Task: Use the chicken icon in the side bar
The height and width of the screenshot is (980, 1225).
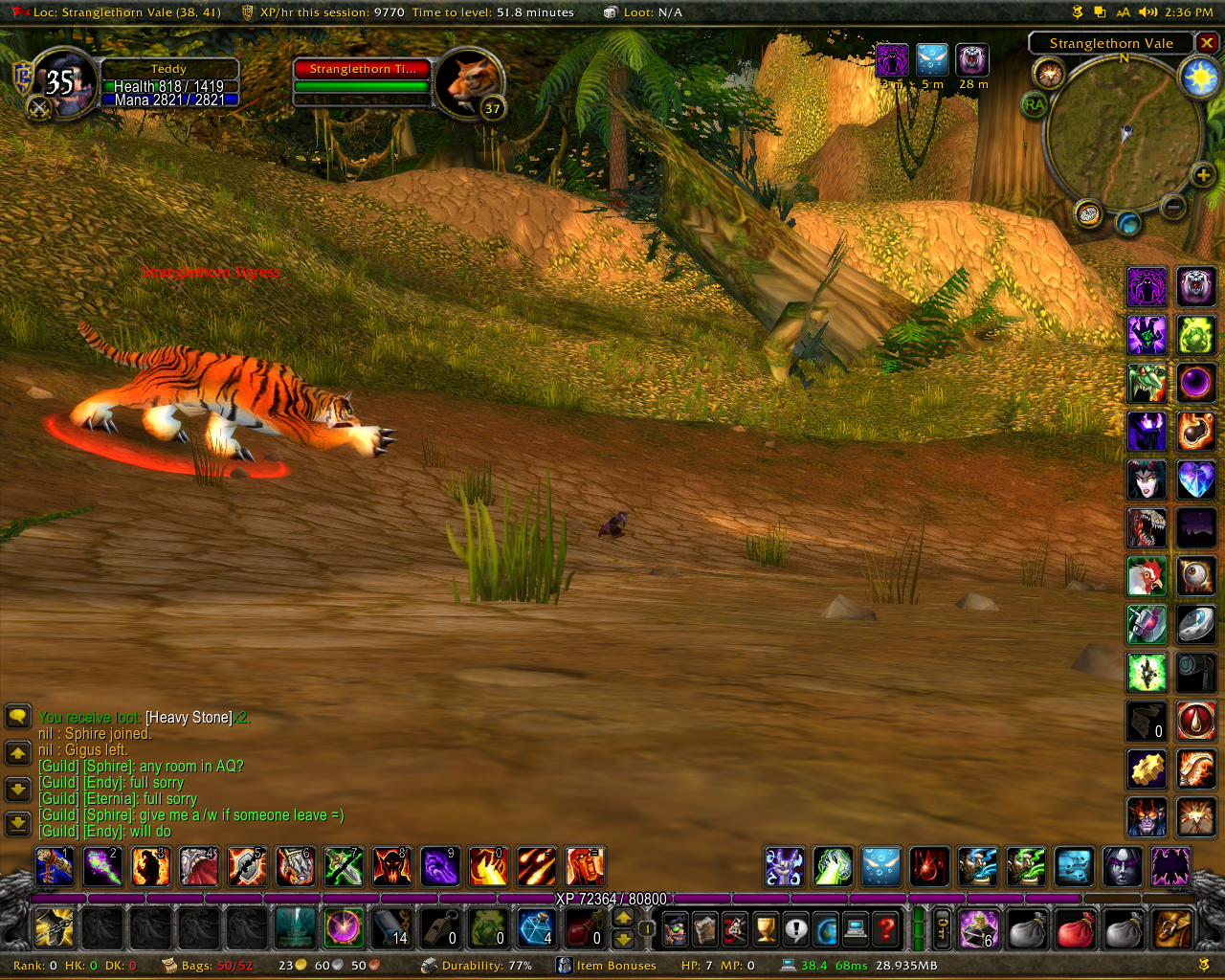Action: [x=1147, y=576]
